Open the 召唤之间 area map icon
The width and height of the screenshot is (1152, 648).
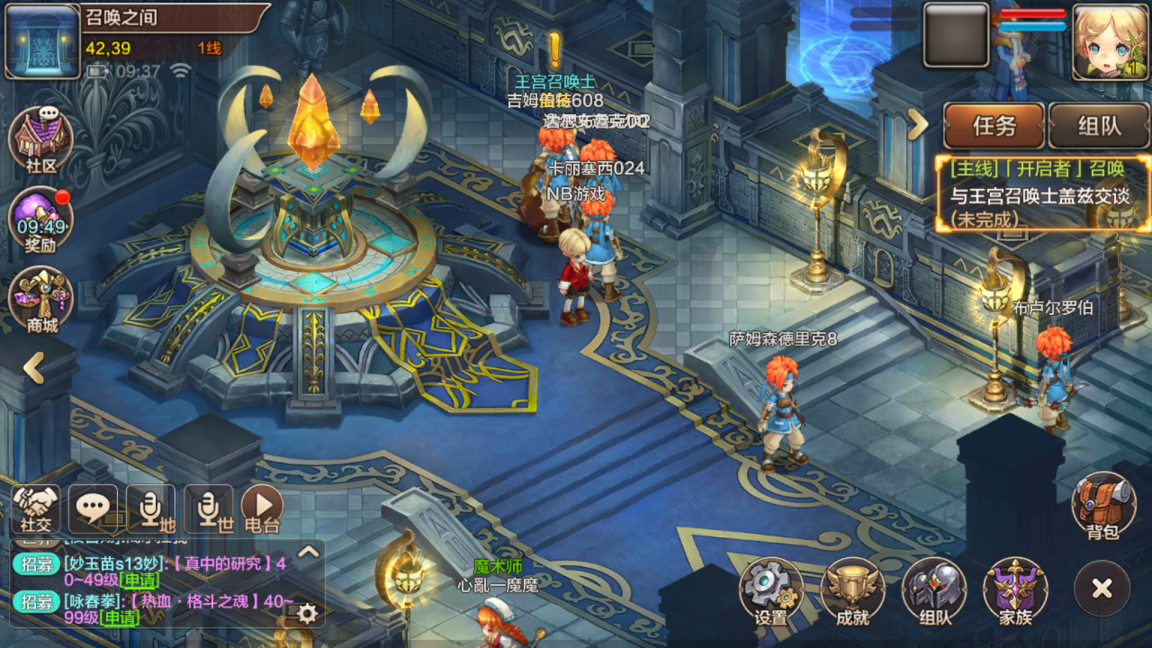click(42, 41)
